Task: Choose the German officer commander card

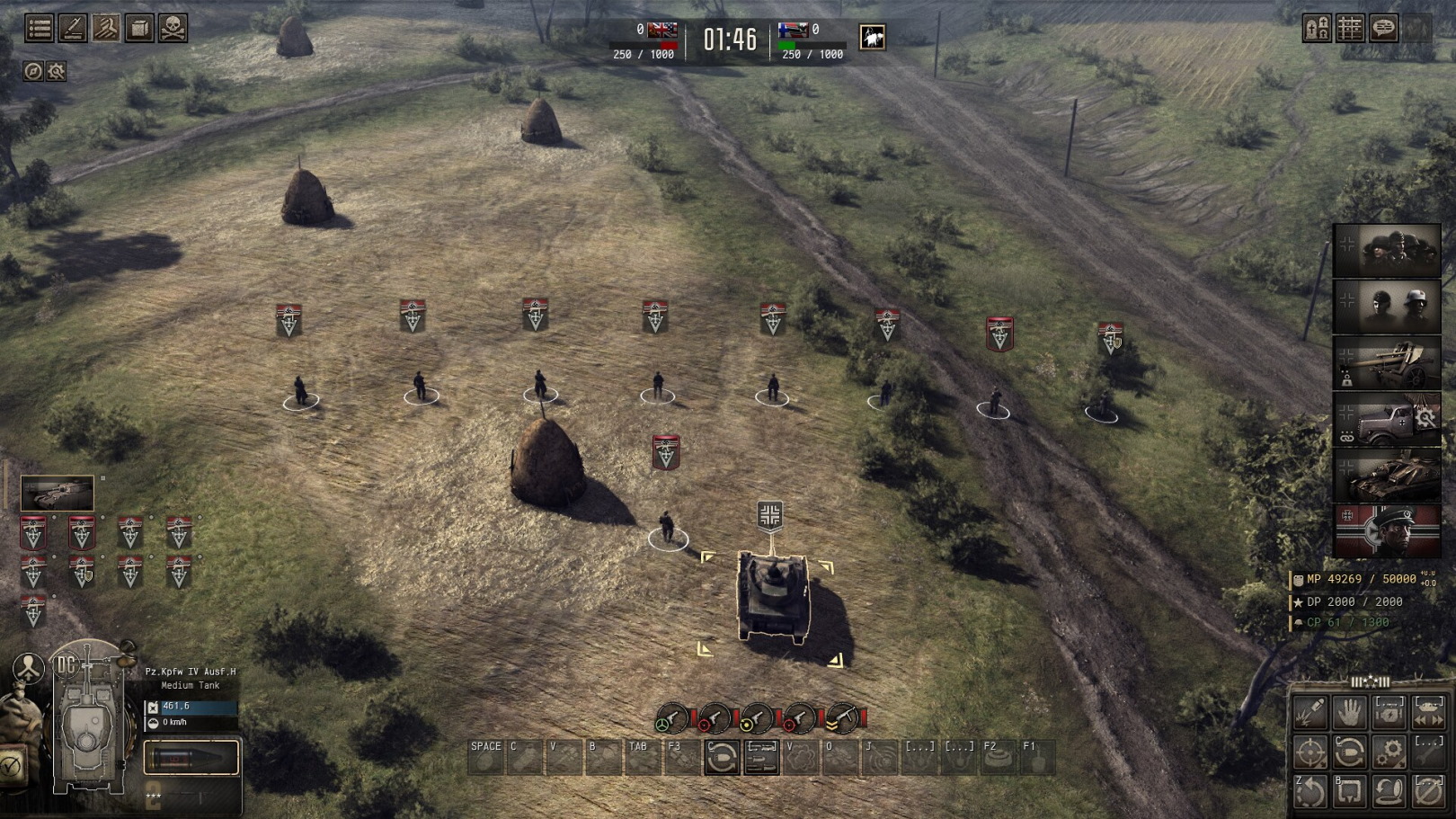Action: pos(1386,530)
